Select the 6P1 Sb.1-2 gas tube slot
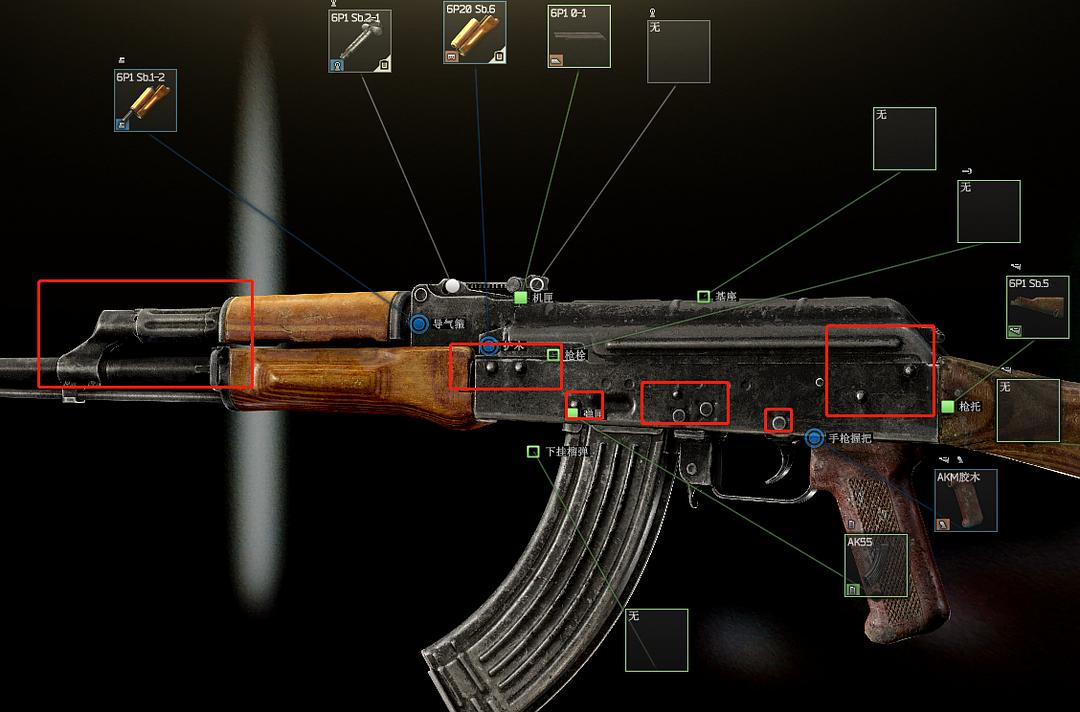Image resolution: width=1080 pixels, height=712 pixels. pos(145,100)
